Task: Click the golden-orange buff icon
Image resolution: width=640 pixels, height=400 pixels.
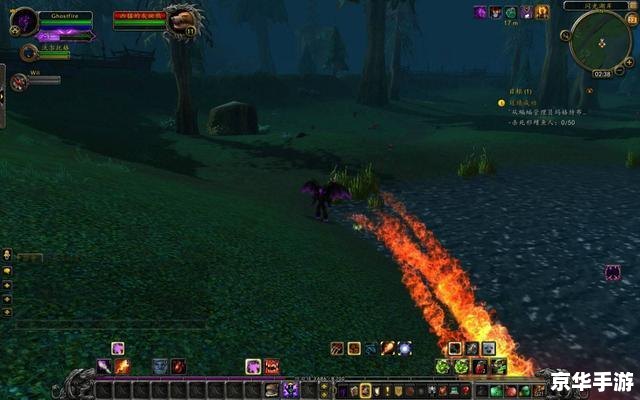Action: [542, 13]
